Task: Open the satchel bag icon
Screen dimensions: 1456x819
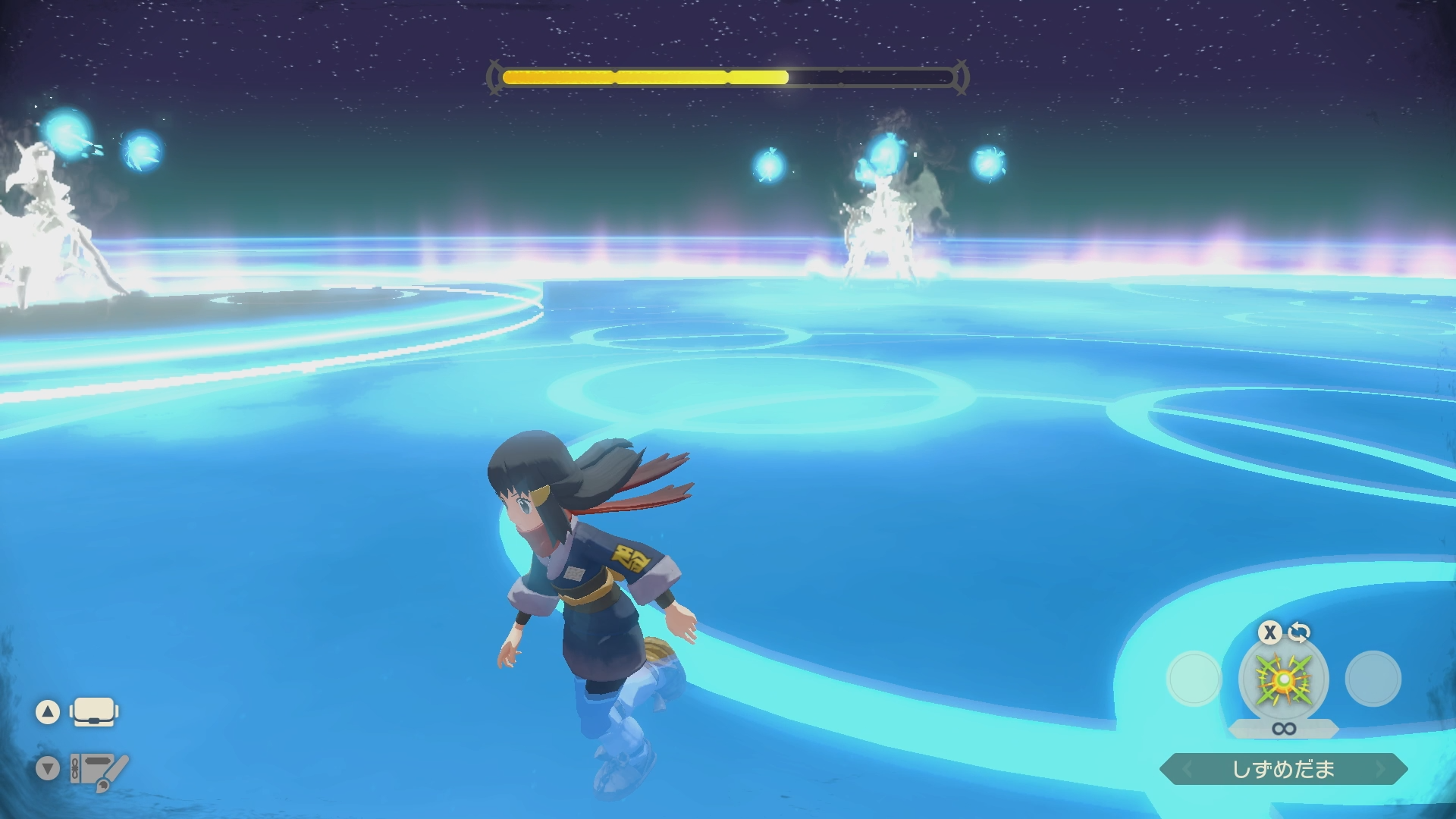Action: pyautogui.click(x=94, y=712)
